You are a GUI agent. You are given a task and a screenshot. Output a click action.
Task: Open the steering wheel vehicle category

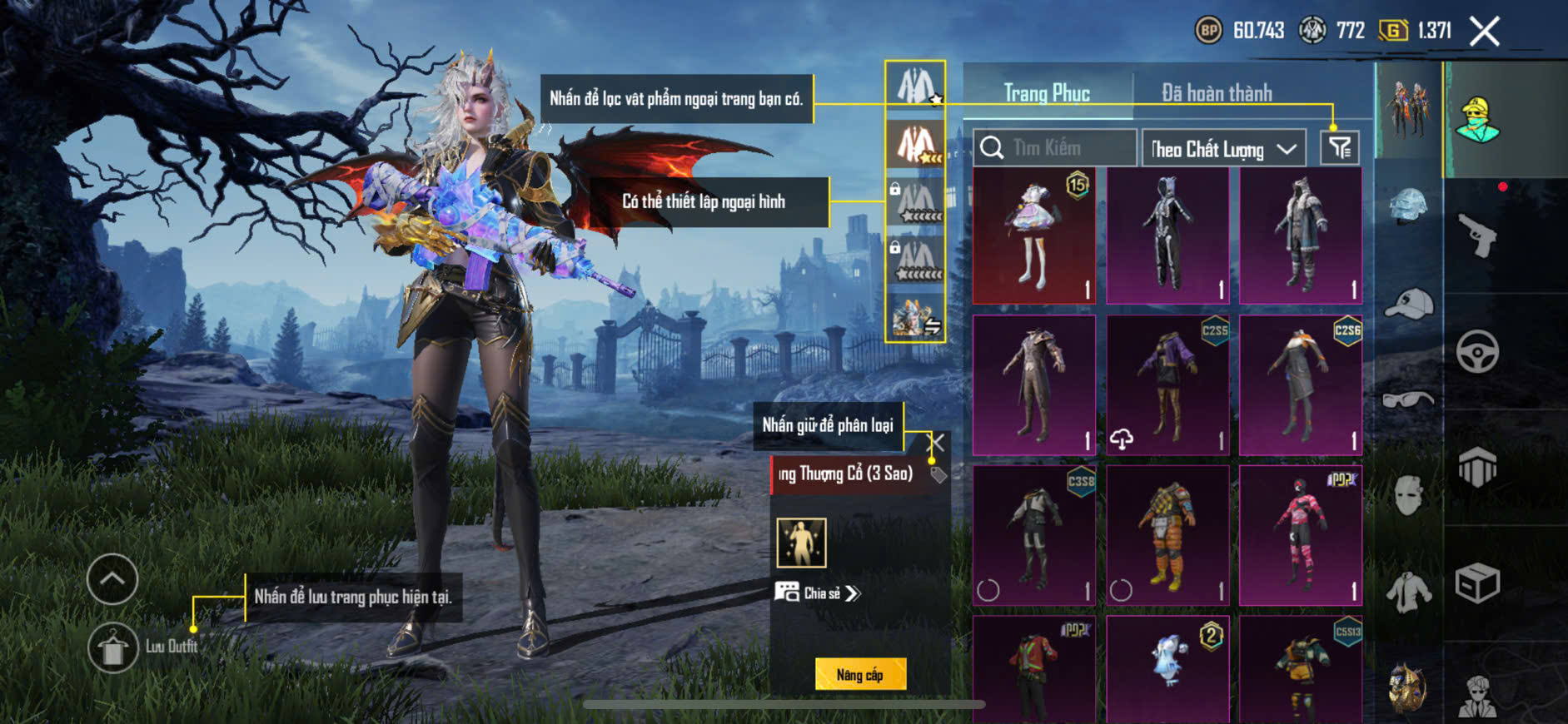click(x=1478, y=351)
